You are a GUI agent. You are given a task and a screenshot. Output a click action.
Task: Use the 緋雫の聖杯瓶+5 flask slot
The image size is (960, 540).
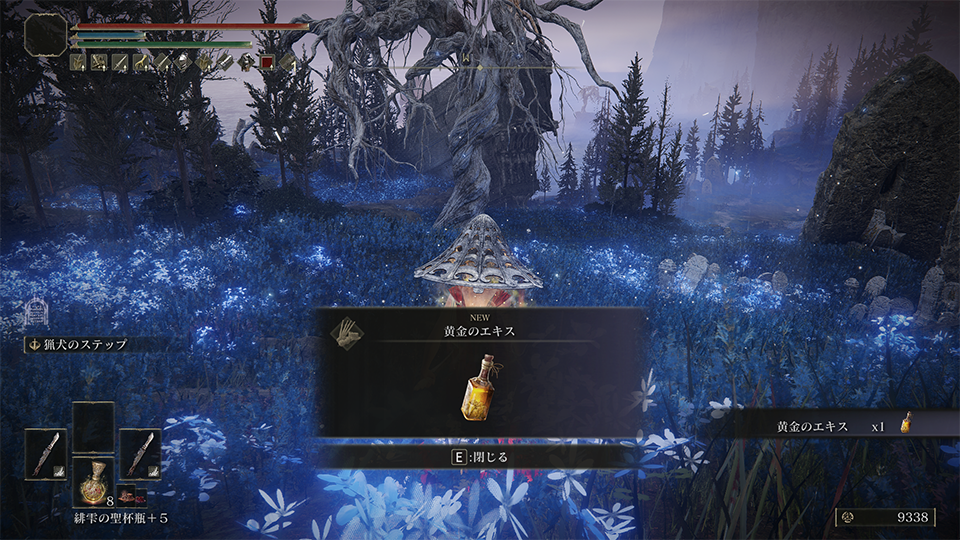[93, 482]
